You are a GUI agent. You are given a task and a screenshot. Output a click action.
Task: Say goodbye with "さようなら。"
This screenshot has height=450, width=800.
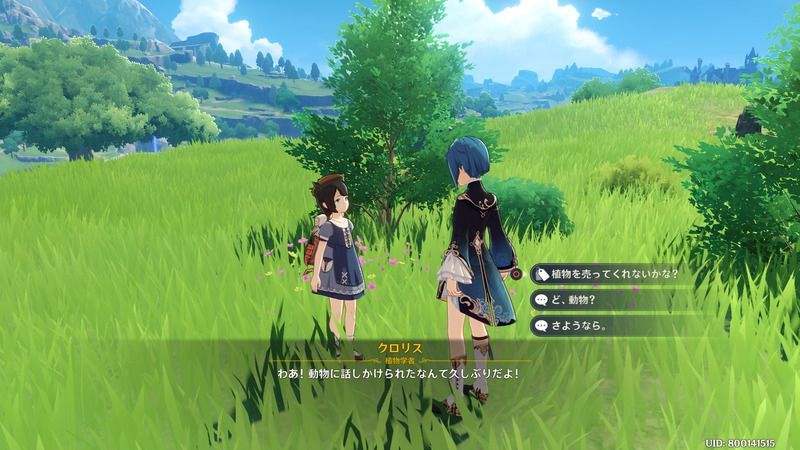click(579, 325)
